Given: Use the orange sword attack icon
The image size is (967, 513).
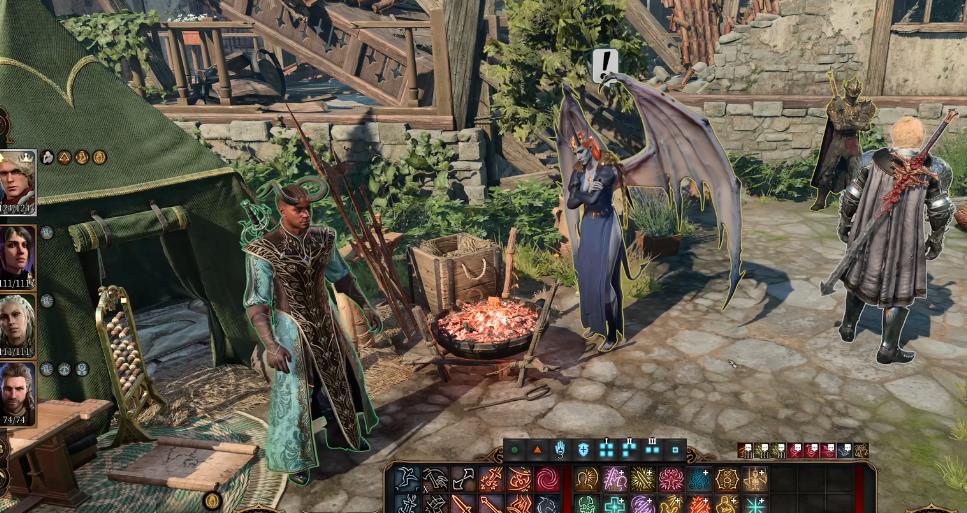Looking at the screenshot, I should tap(463, 503).
